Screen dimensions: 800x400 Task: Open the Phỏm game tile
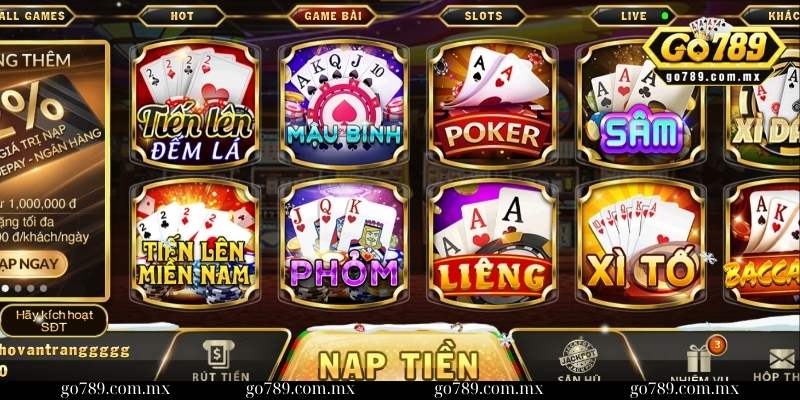click(x=345, y=245)
